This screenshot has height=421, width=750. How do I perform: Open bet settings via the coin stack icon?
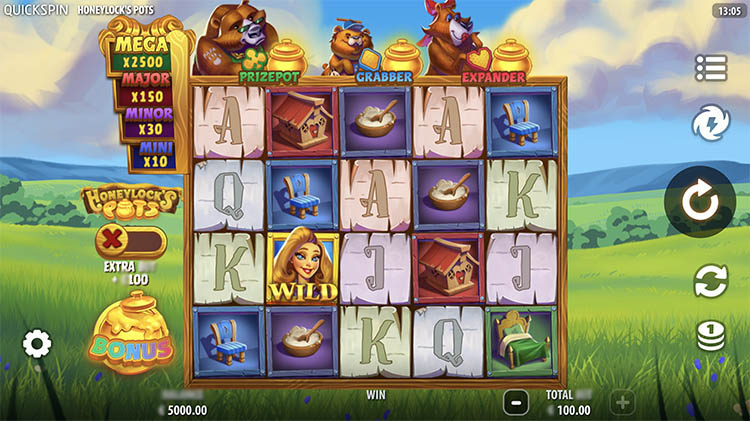coord(711,336)
